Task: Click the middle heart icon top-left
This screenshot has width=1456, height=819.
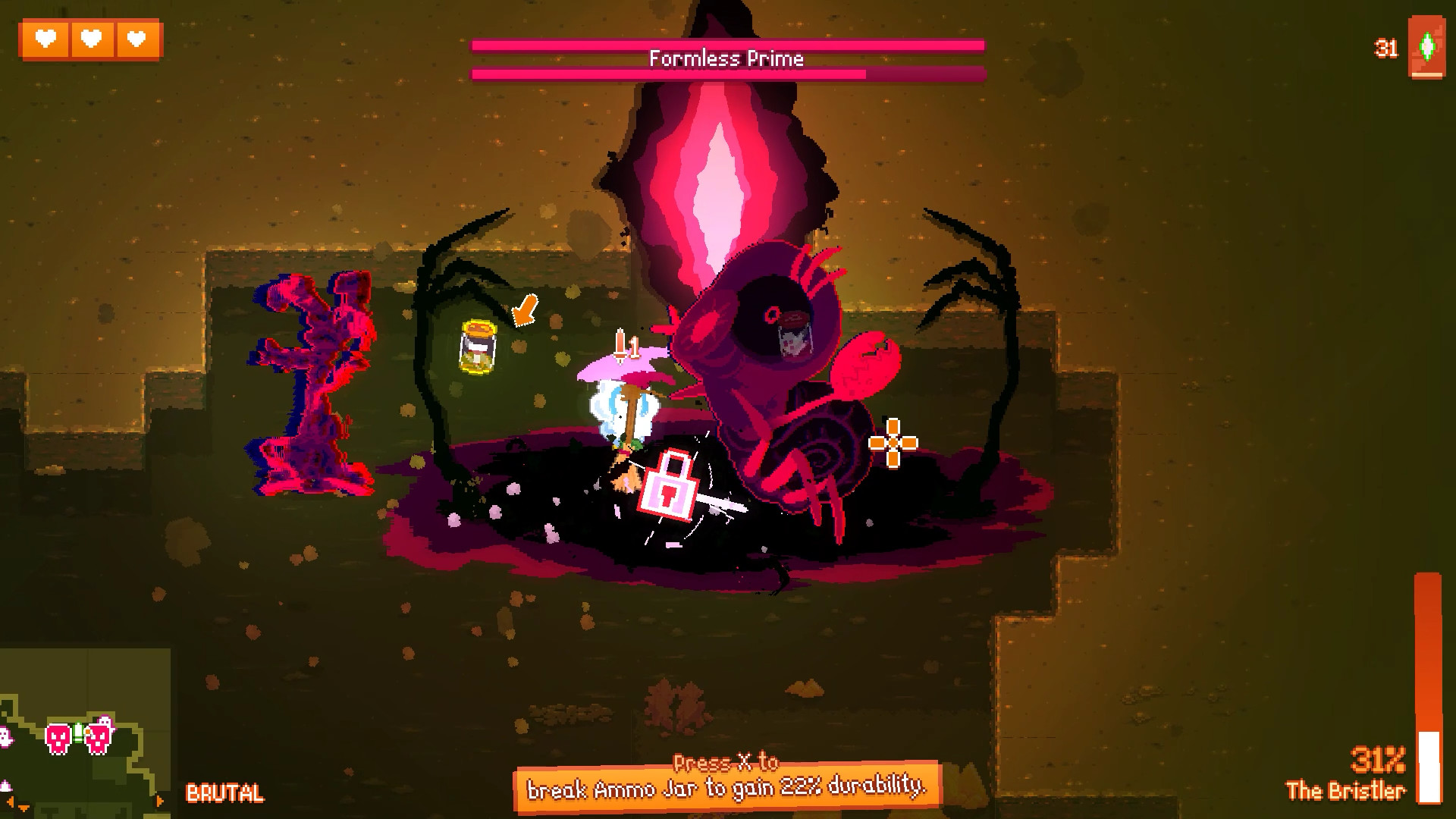Action: coord(91,39)
